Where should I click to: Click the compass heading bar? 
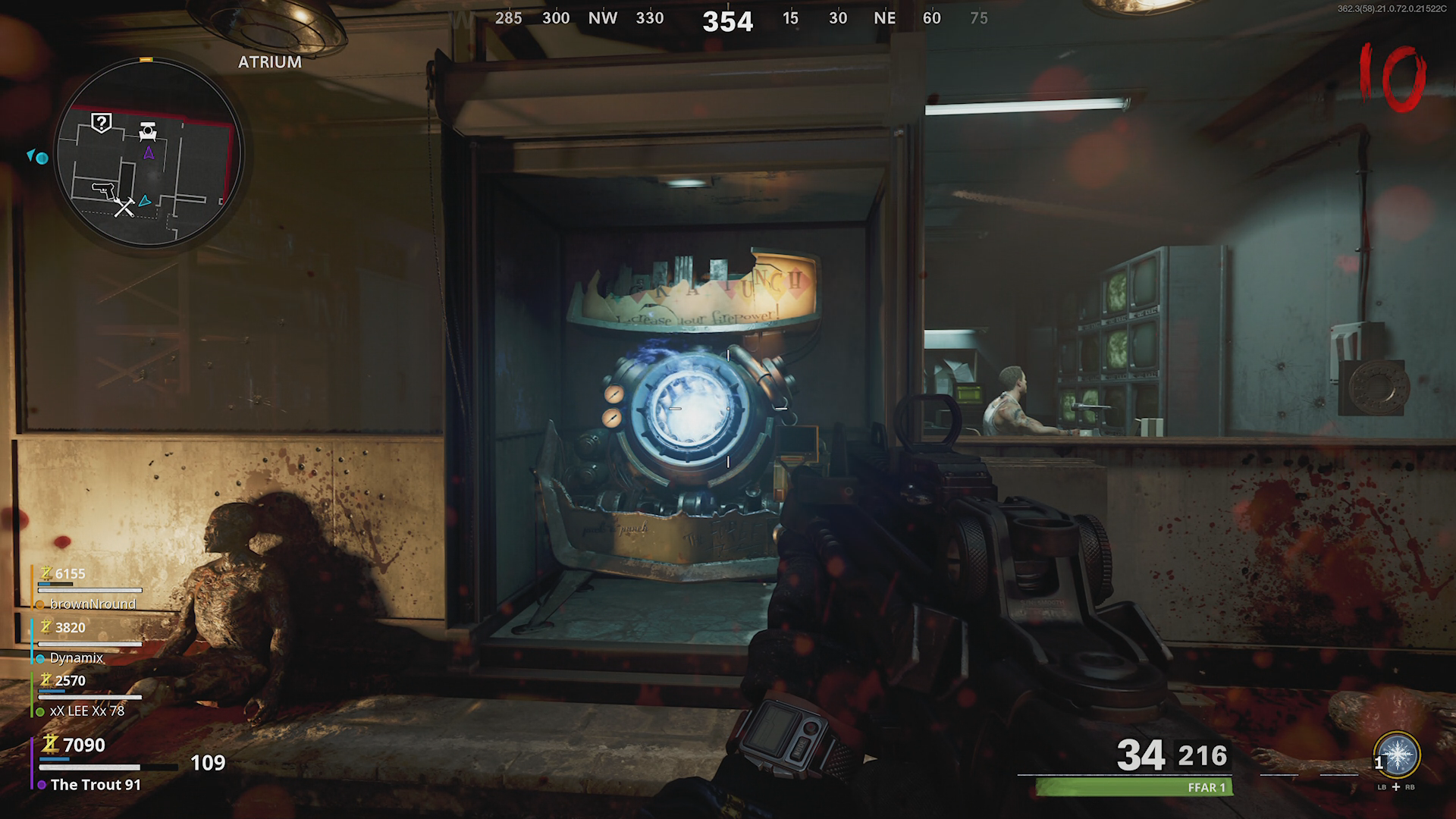point(728,20)
